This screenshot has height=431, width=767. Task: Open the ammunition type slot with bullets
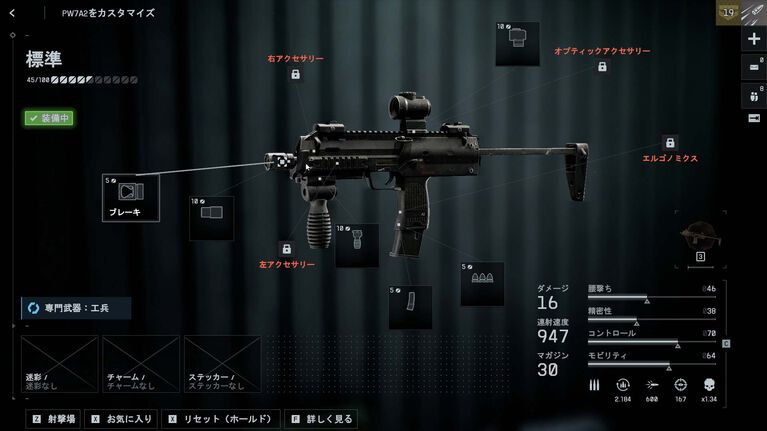tap(482, 283)
